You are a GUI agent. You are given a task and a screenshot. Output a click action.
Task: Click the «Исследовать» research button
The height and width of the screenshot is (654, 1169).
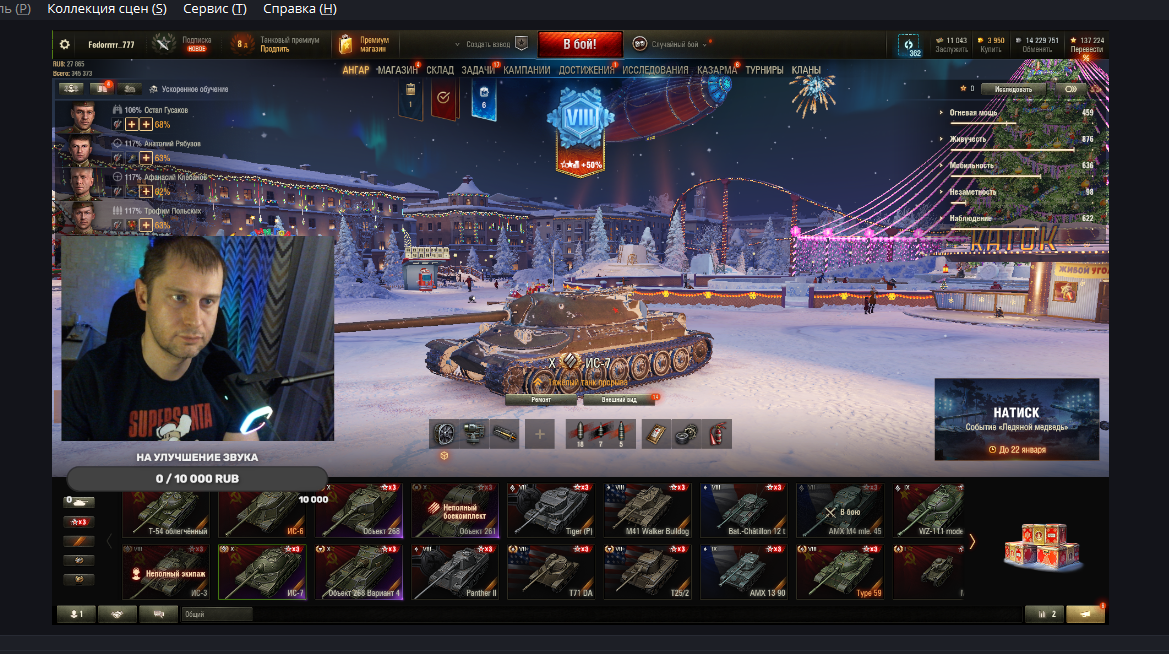point(1012,89)
